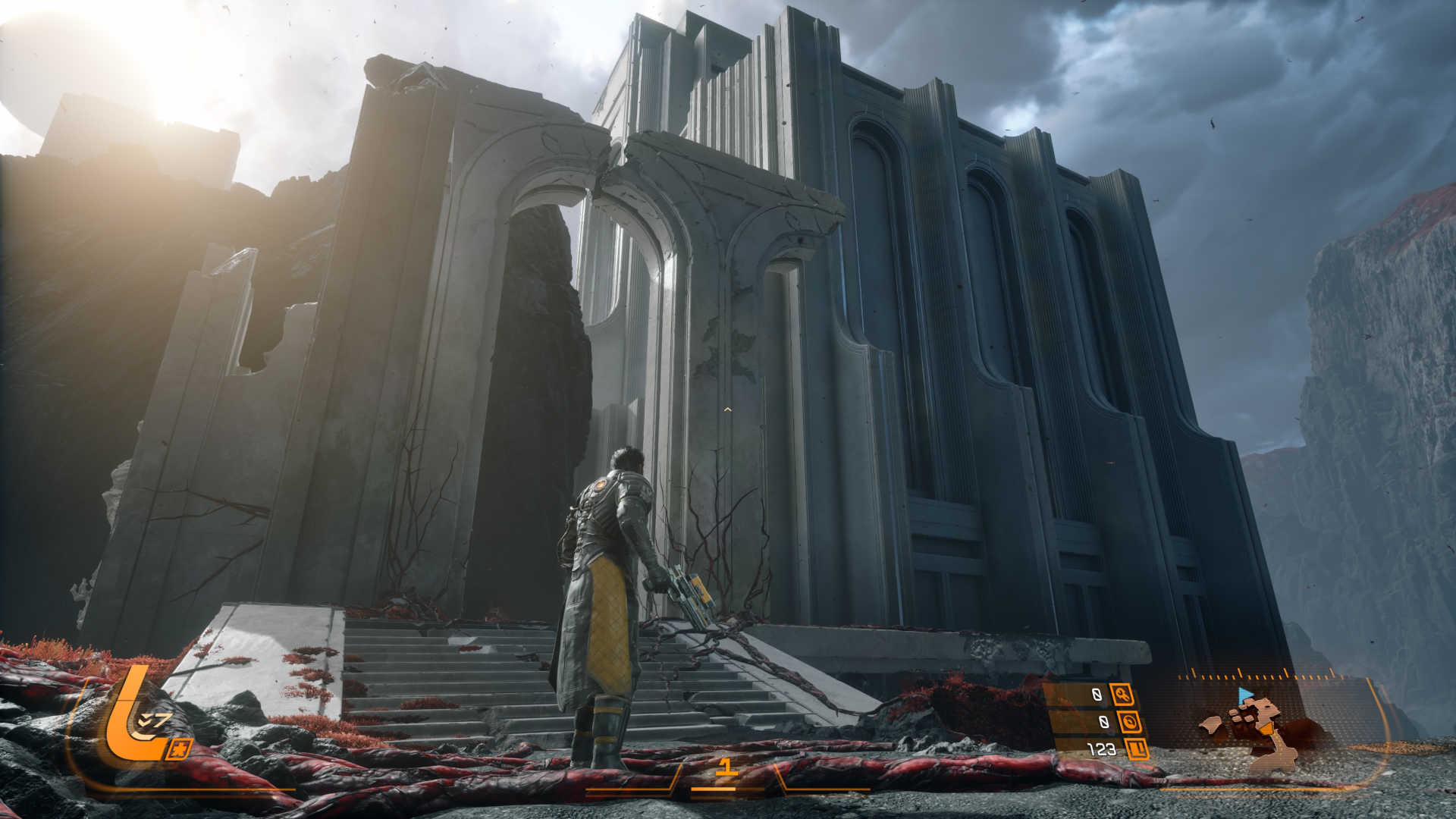Select the small star icon beside suit integrity
Image resolution: width=1456 pixels, height=819 pixels.
pos(180,750)
